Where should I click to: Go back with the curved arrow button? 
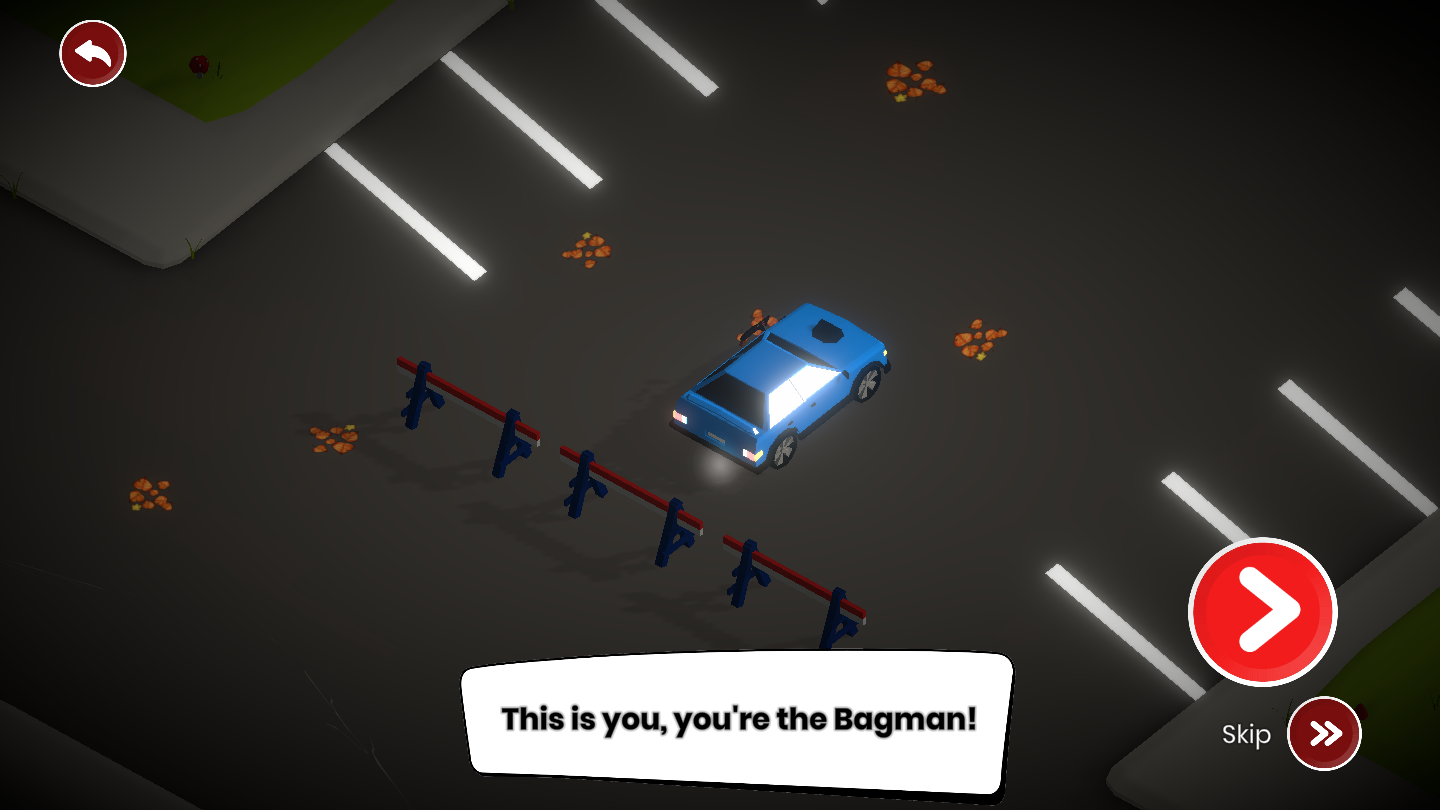pyautogui.click(x=93, y=54)
